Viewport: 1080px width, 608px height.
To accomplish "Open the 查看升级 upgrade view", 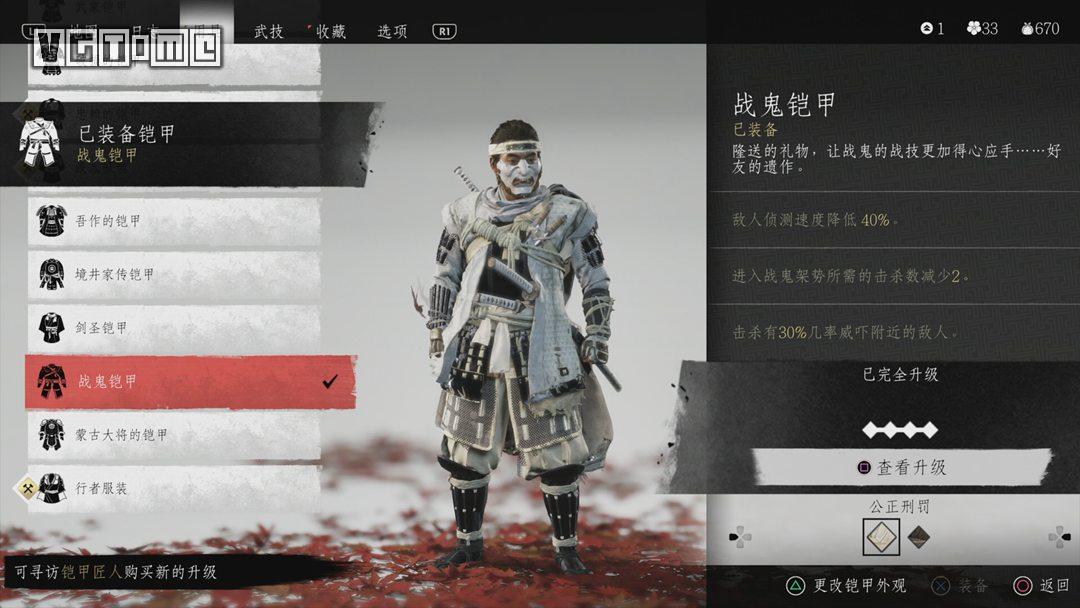I will pyautogui.click(x=901, y=467).
